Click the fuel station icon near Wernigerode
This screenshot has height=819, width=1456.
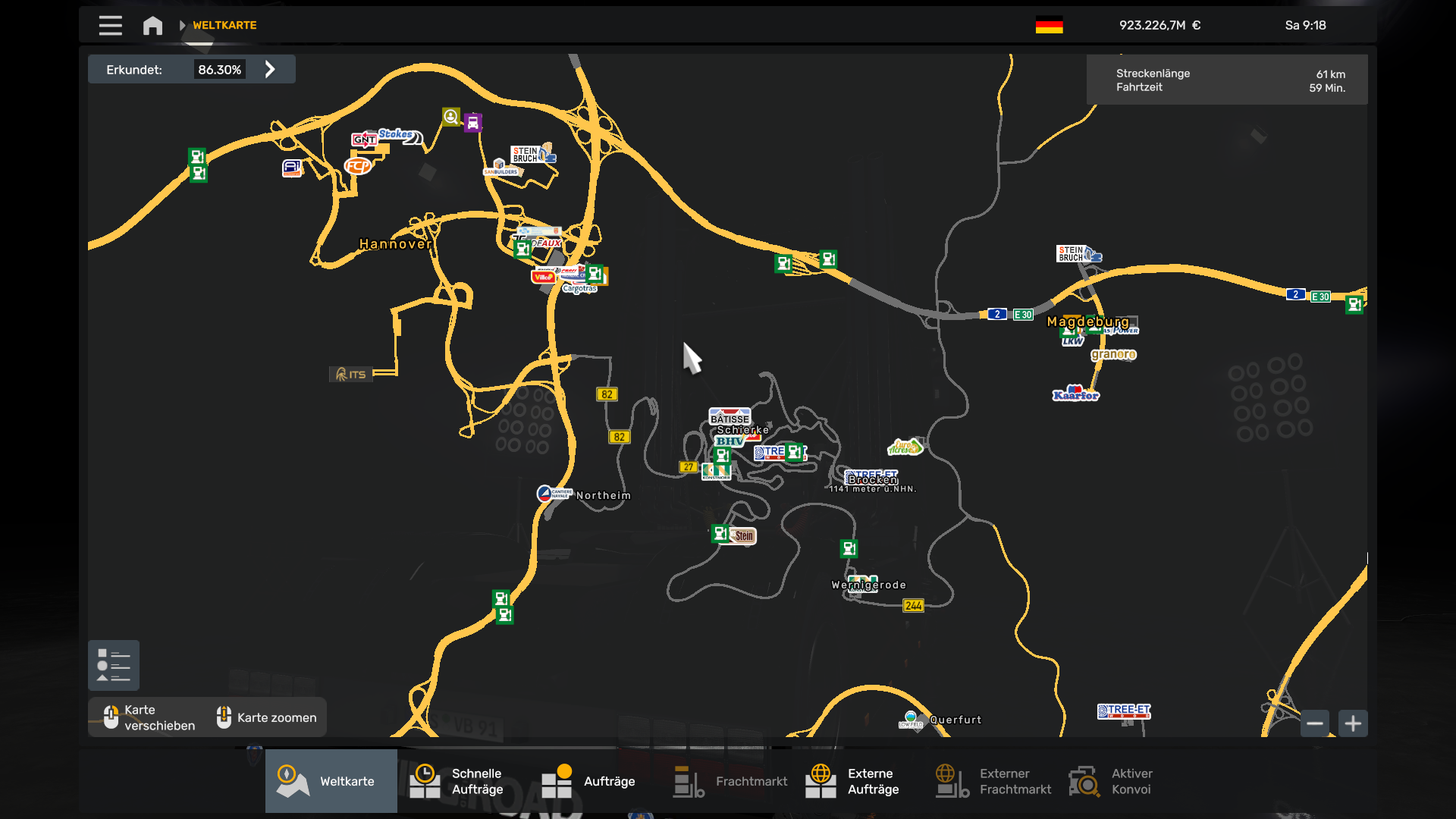(849, 548)
